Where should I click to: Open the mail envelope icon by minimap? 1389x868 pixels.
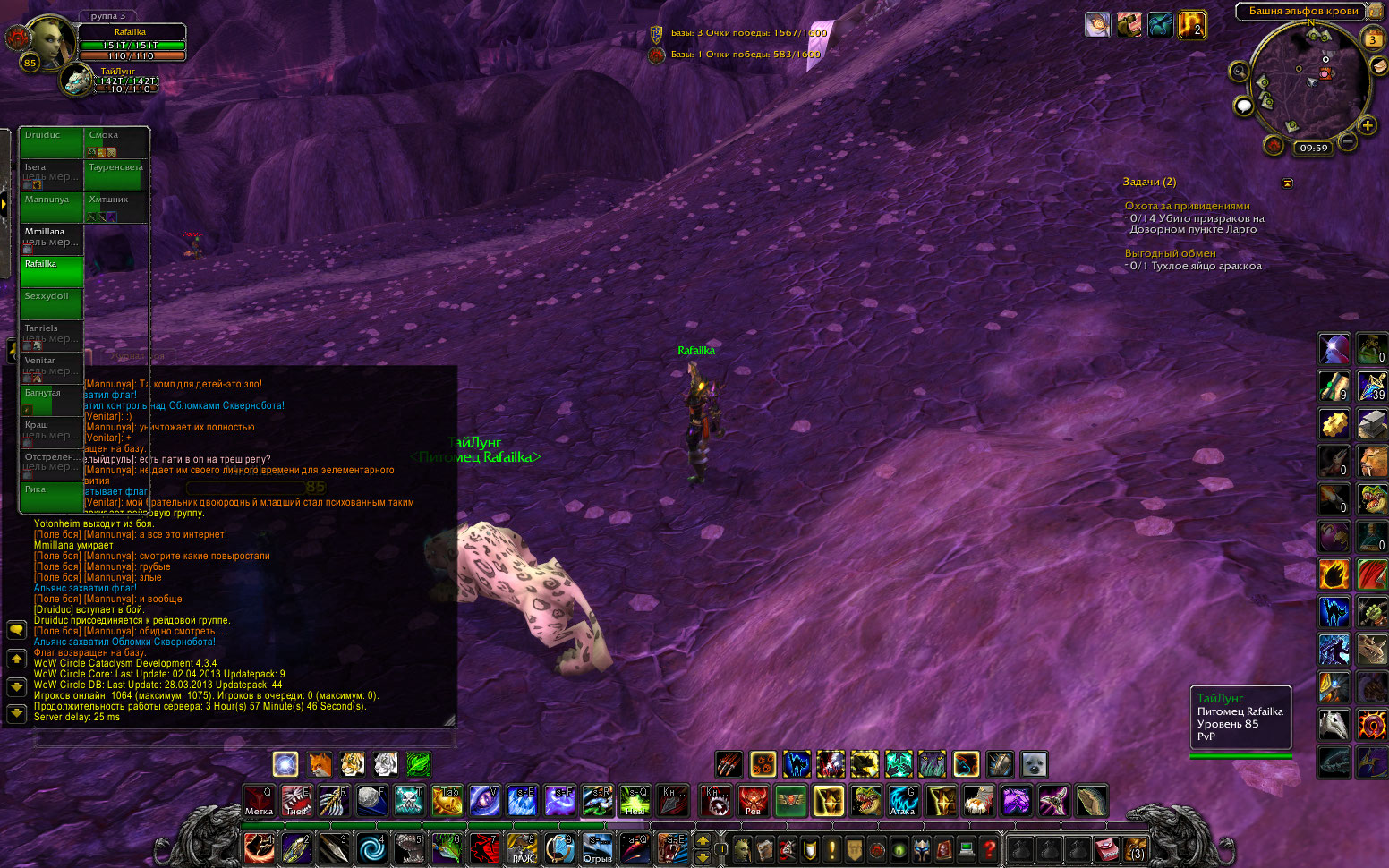point(1379,67)
